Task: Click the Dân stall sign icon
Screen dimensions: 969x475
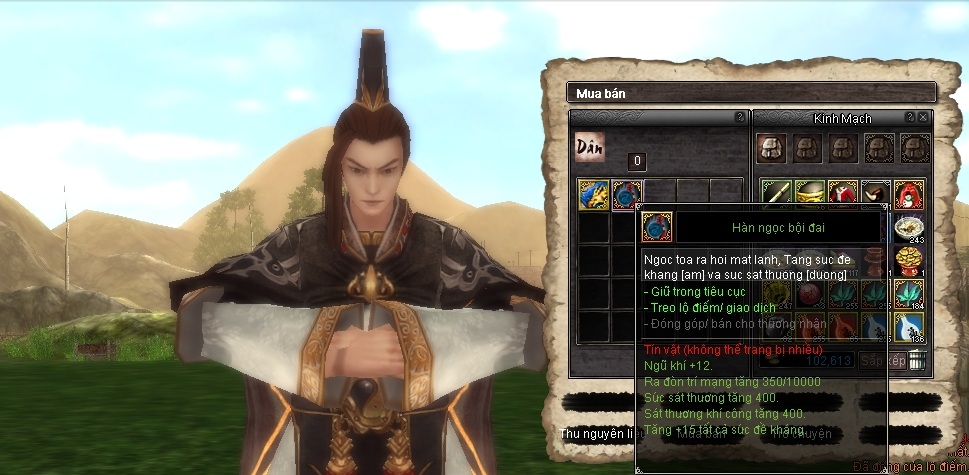Action: point(590,146)
